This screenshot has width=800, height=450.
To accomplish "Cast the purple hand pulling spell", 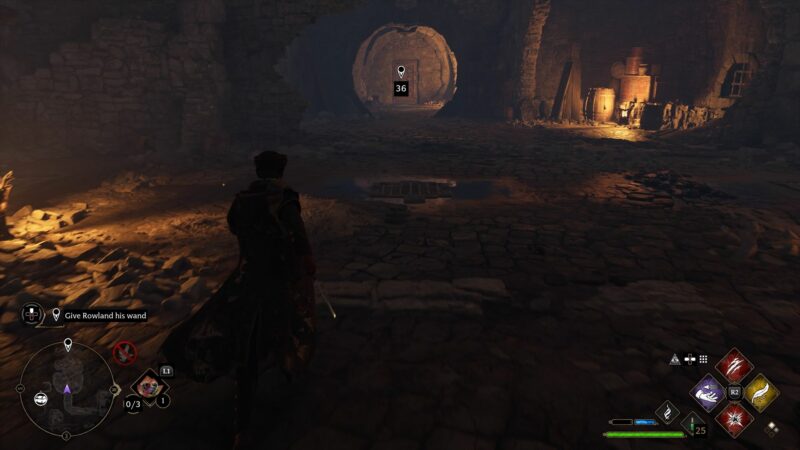I will (x=708, y=392).
